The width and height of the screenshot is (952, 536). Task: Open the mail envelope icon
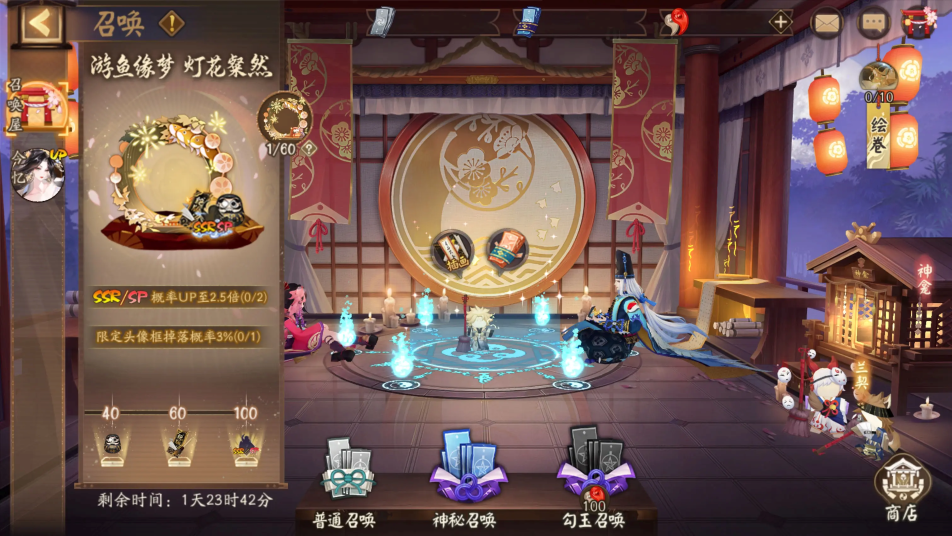[827, 21]
